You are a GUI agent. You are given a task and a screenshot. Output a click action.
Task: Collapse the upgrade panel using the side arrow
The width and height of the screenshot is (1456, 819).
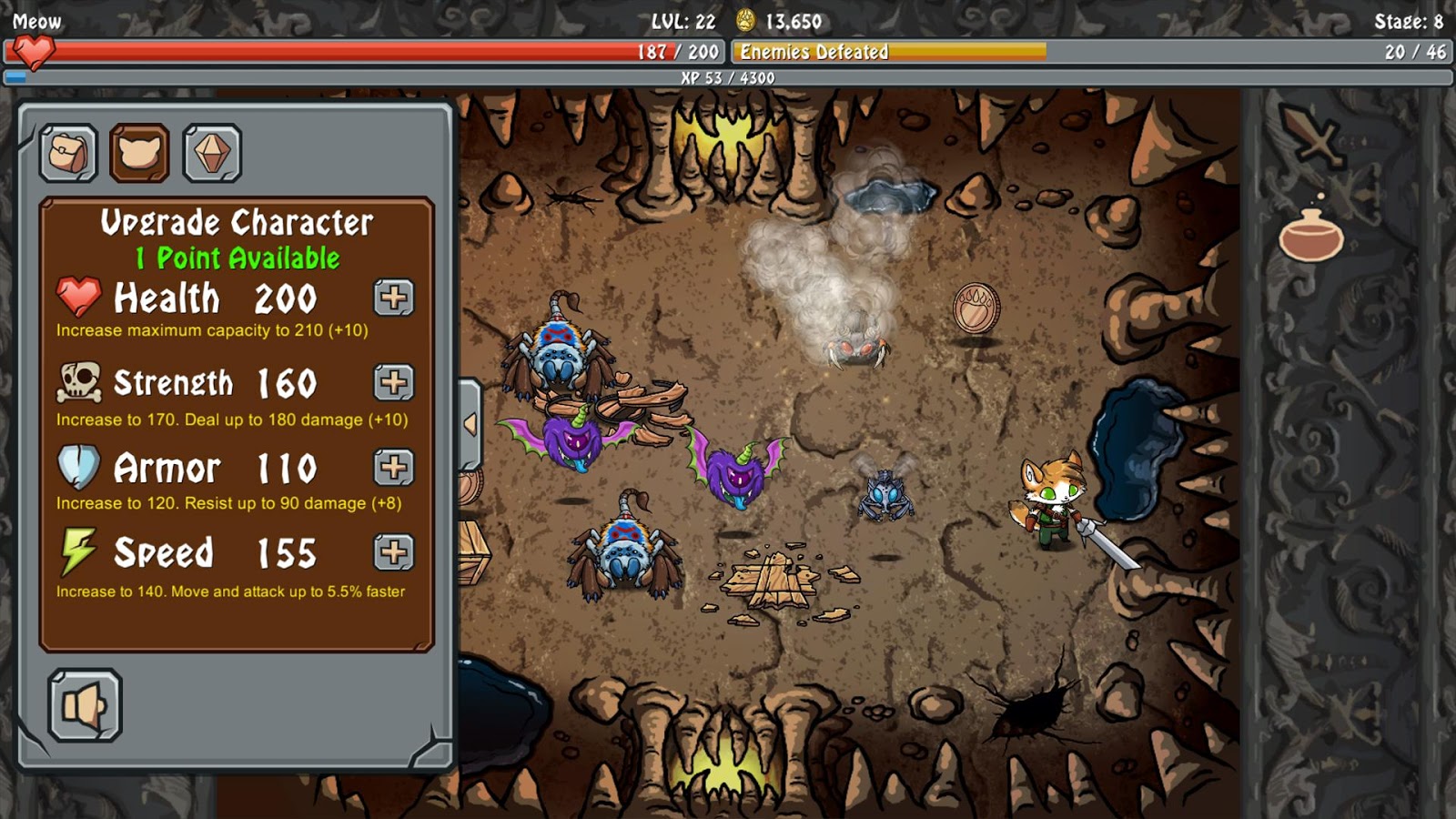[470, 423]
